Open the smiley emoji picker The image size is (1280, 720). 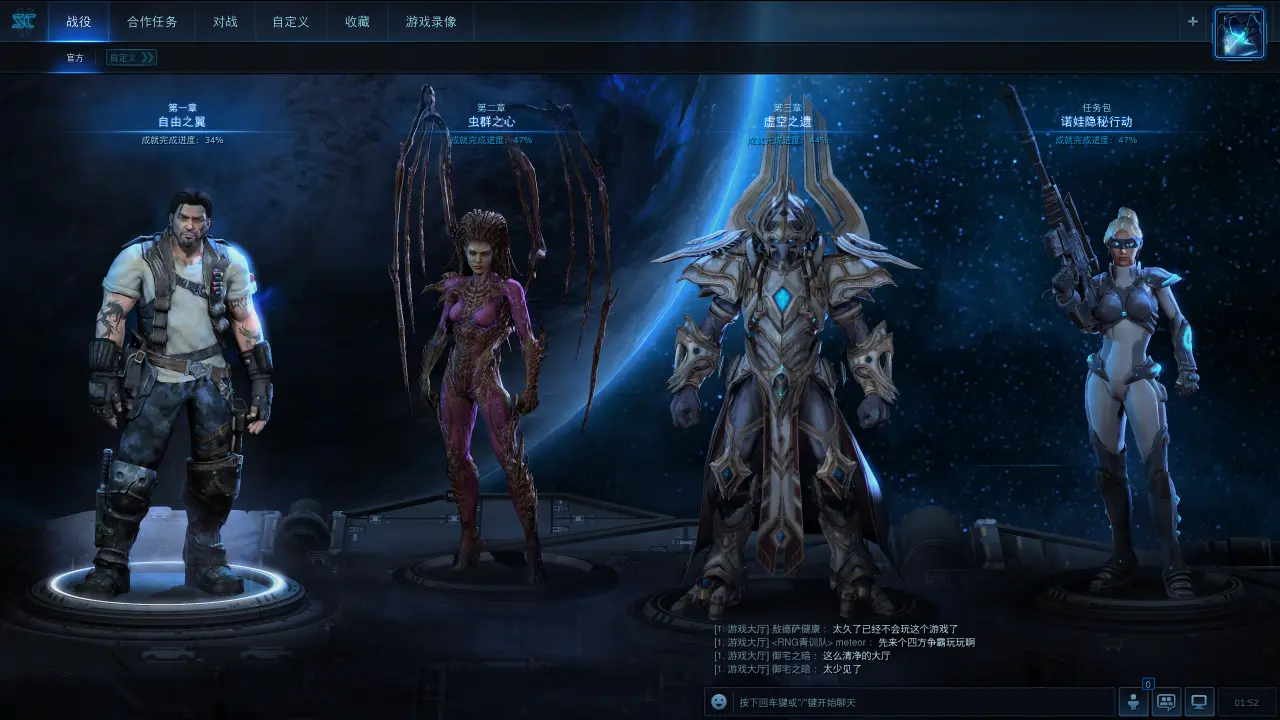point(719,702)
